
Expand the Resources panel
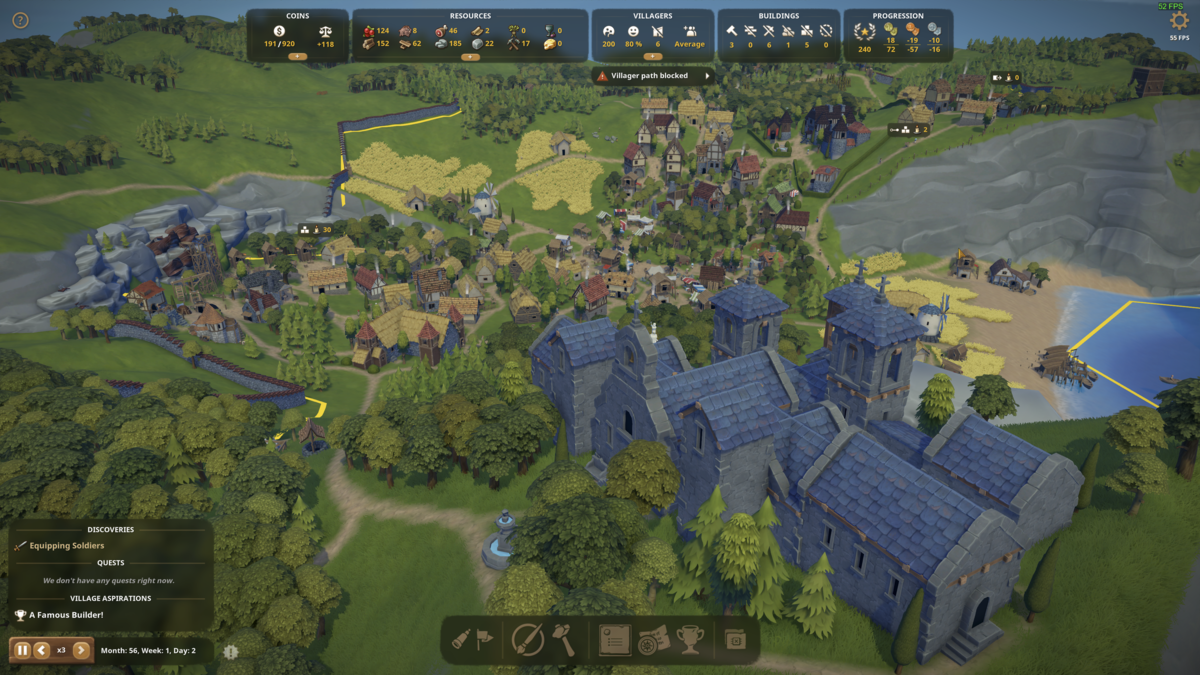[470, 57]
